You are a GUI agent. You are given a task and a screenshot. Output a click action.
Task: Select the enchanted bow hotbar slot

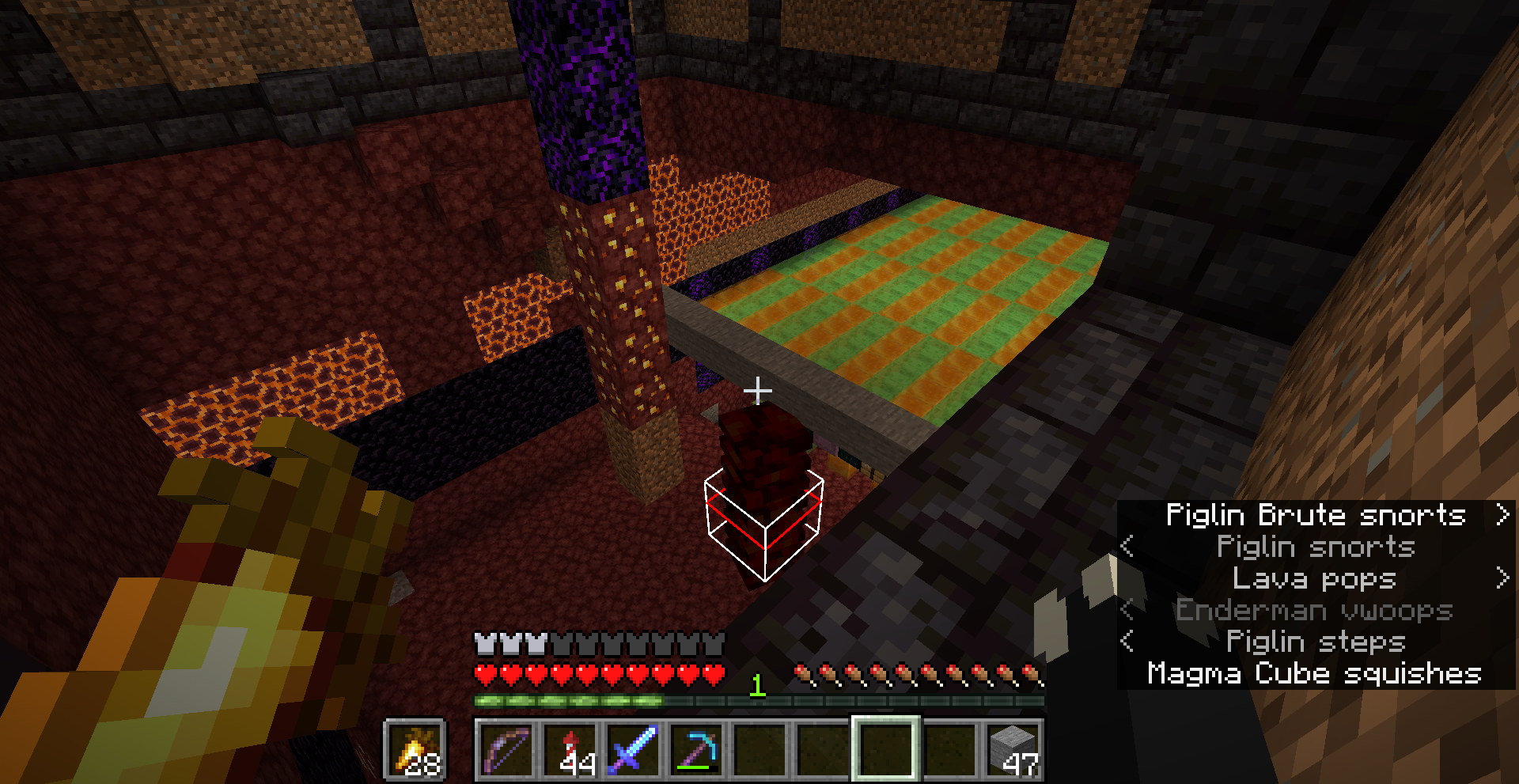coord(506,749)
